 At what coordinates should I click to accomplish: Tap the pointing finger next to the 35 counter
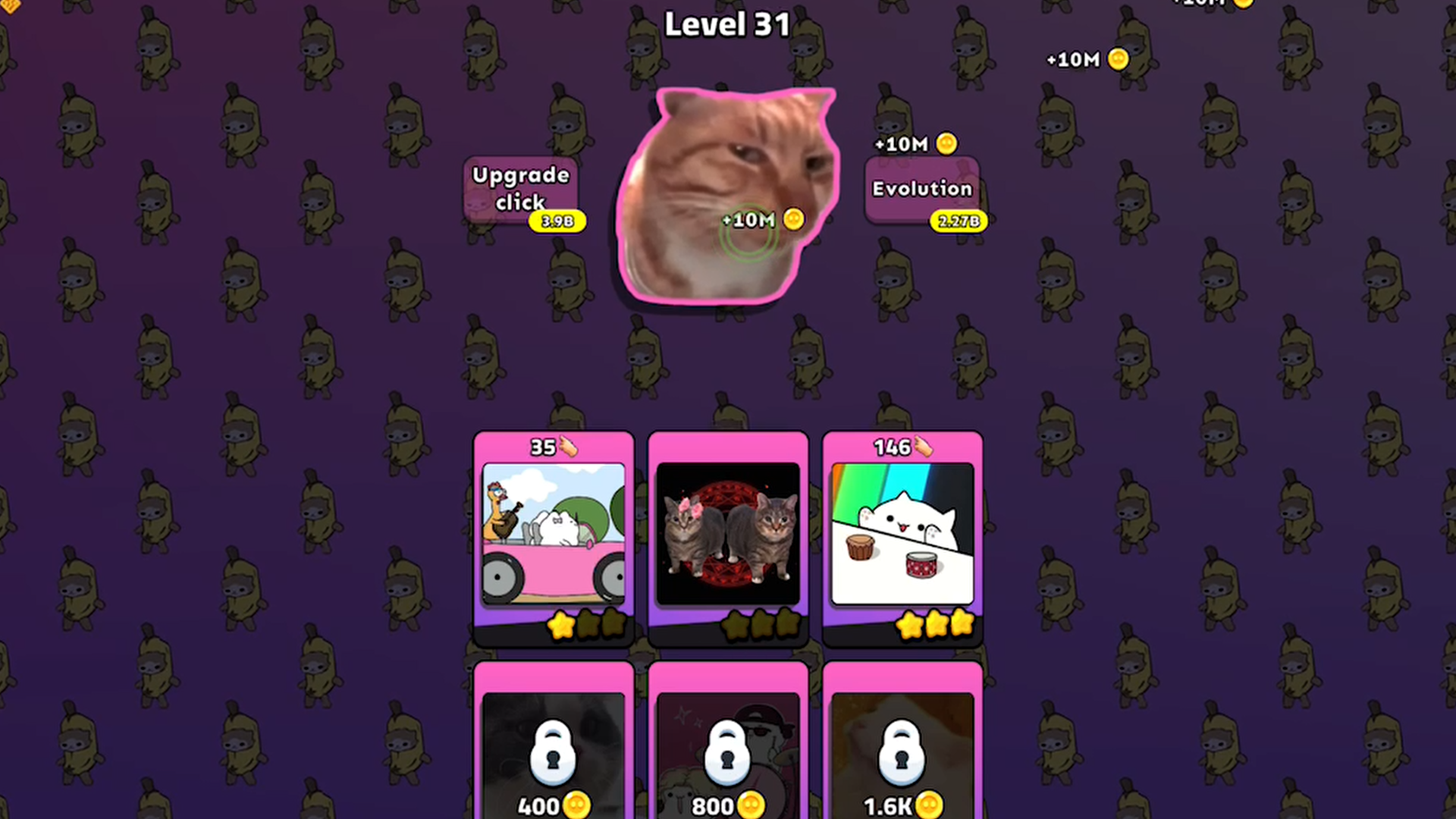pos(567,447)
